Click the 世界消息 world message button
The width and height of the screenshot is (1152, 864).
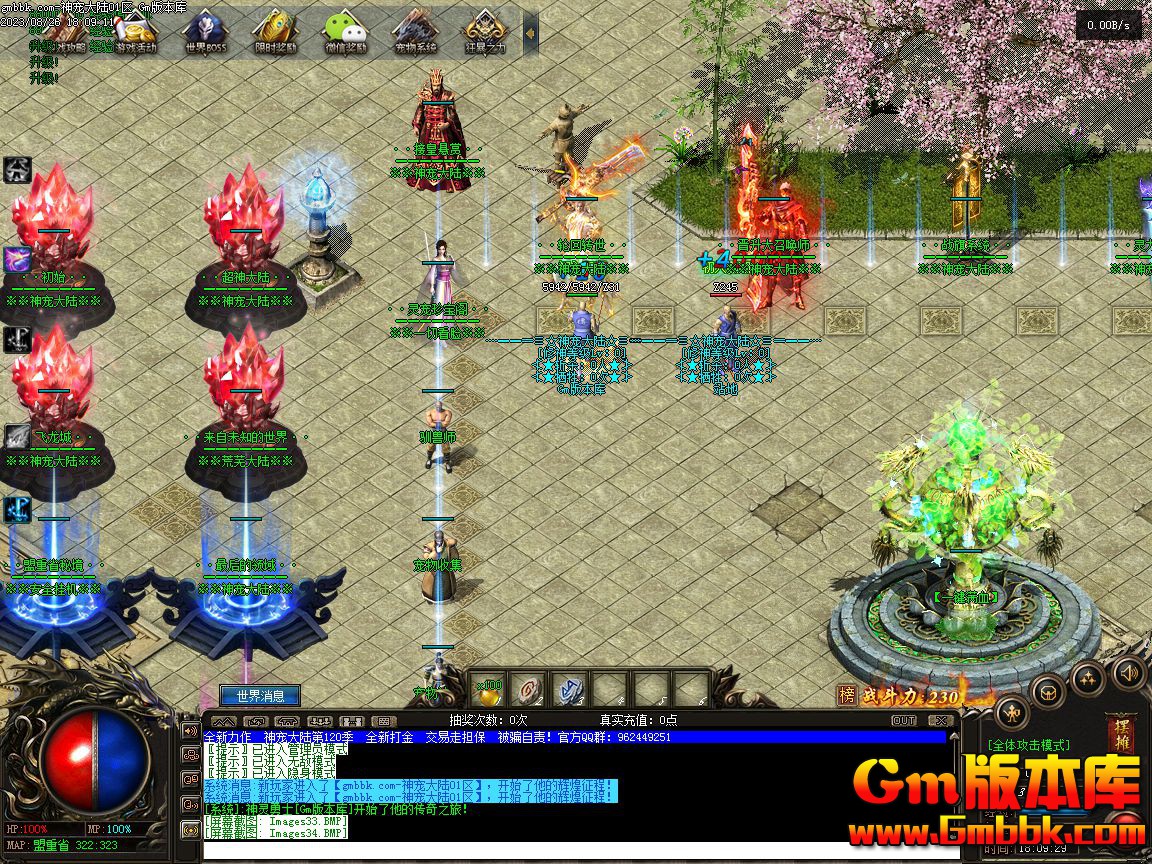click(260, 696)
